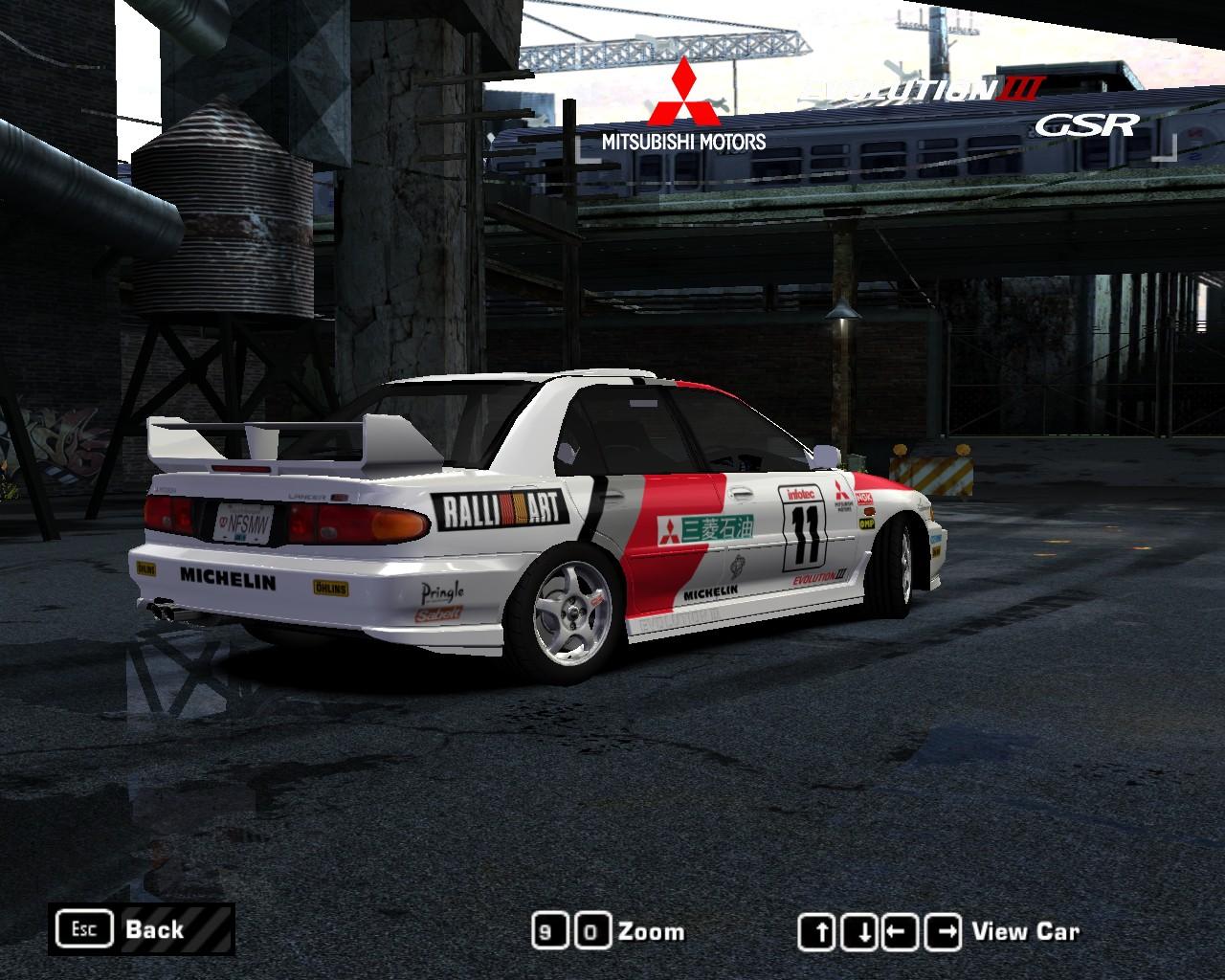Click the Back button

(153, 928)
